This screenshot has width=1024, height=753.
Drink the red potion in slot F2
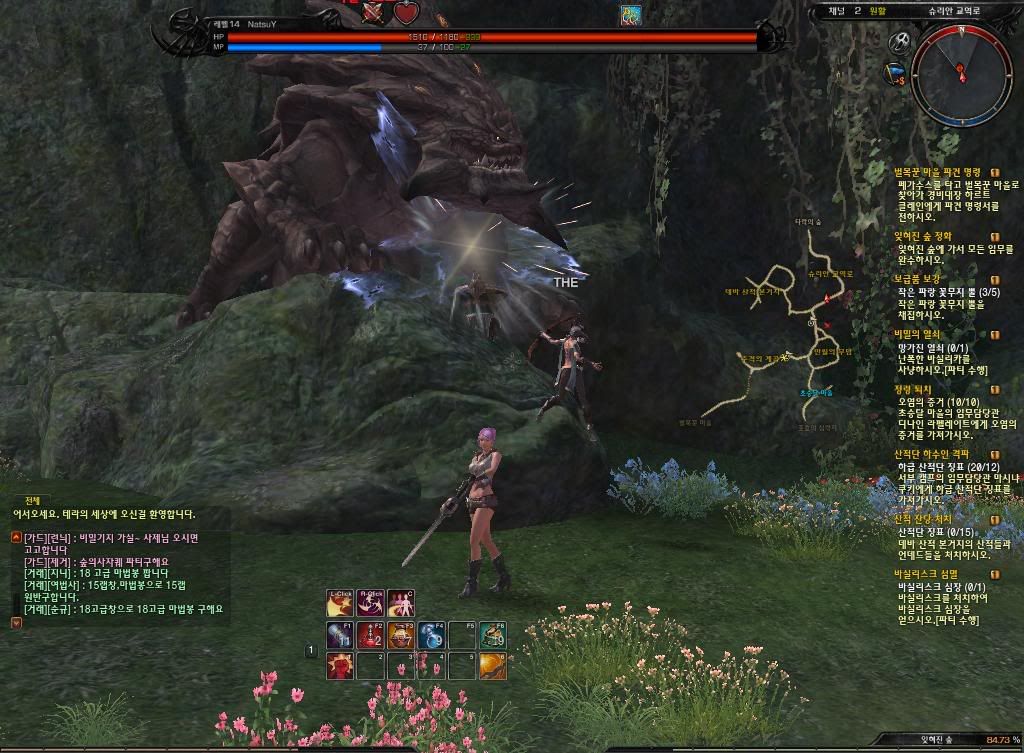(x=370, y=635)
